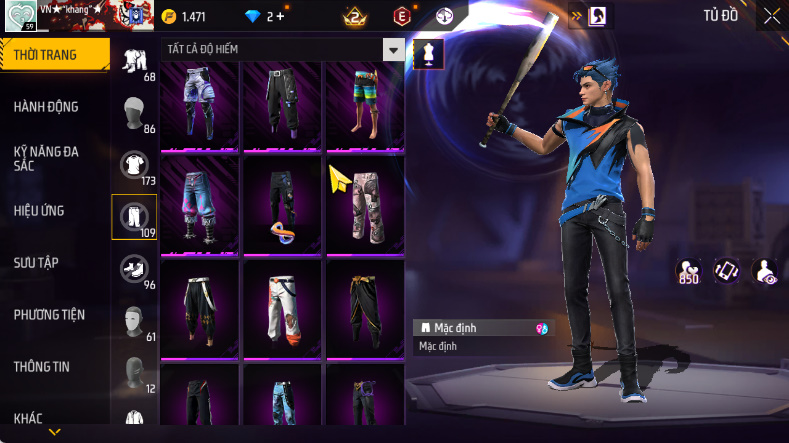Close the Tủ Đồ wardrobe screen
The image size is (789, 443).
click(771, 16)
